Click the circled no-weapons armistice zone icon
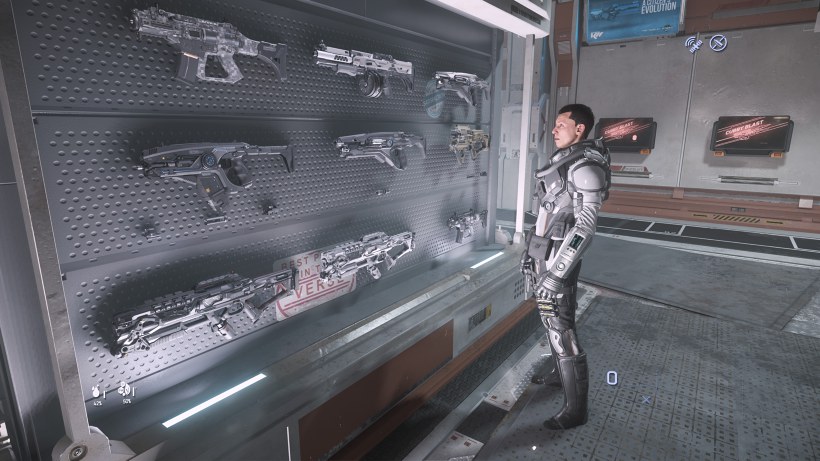The image size is (820, 461). 718,43
